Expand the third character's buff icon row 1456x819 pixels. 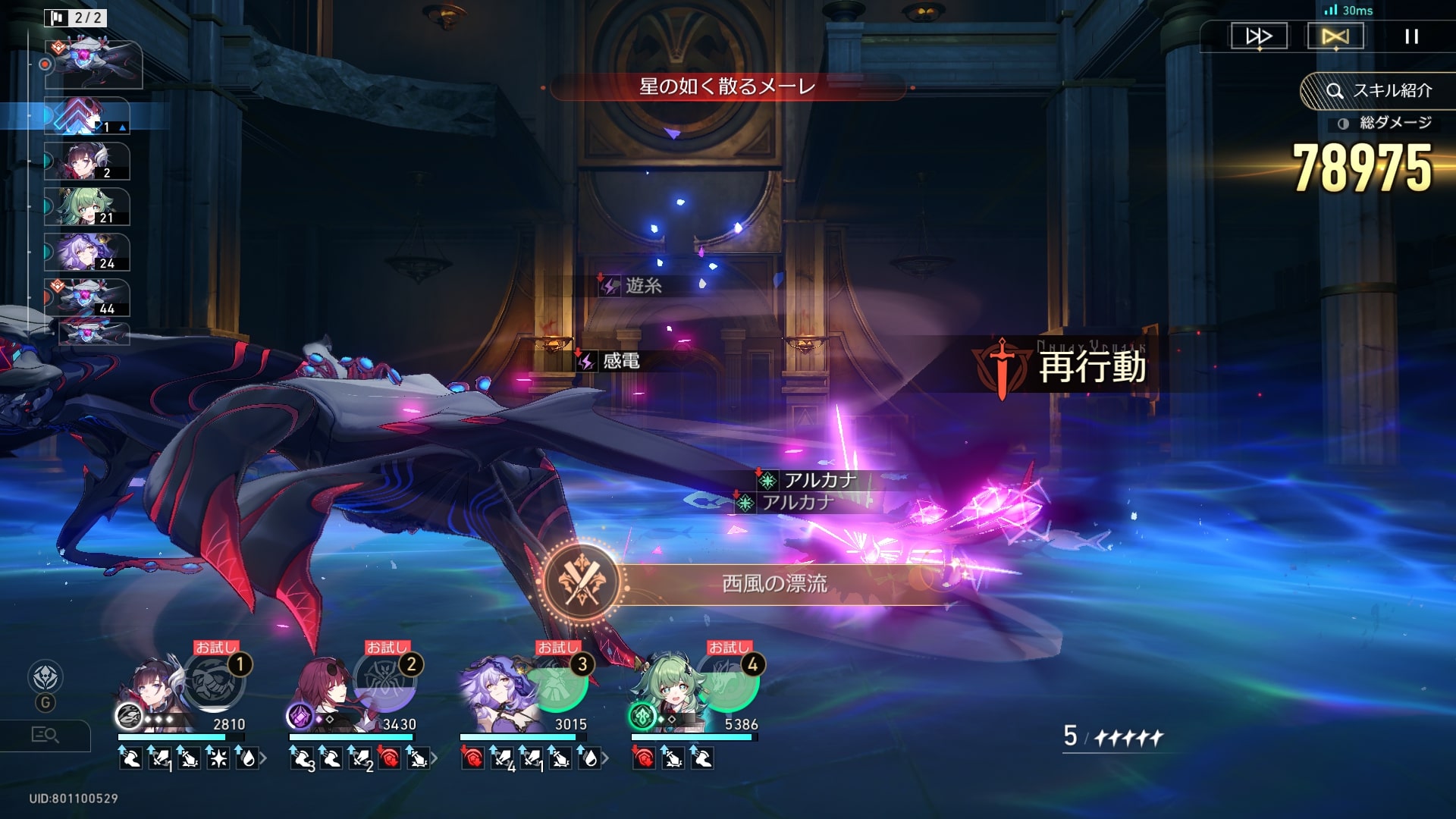(x=605, y=758)
